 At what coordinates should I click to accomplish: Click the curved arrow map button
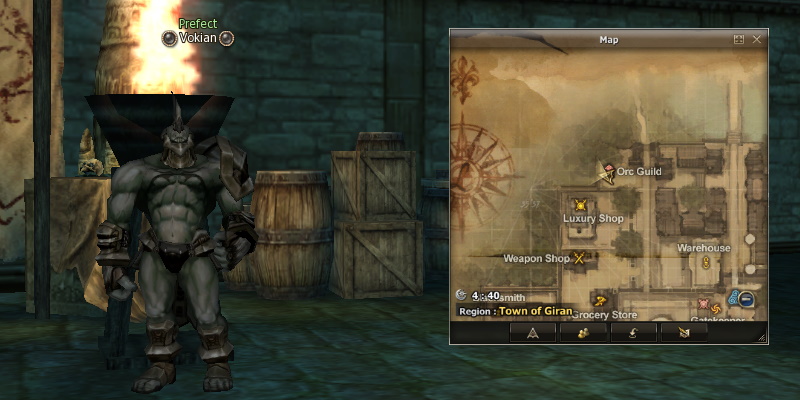coord(633,333)
